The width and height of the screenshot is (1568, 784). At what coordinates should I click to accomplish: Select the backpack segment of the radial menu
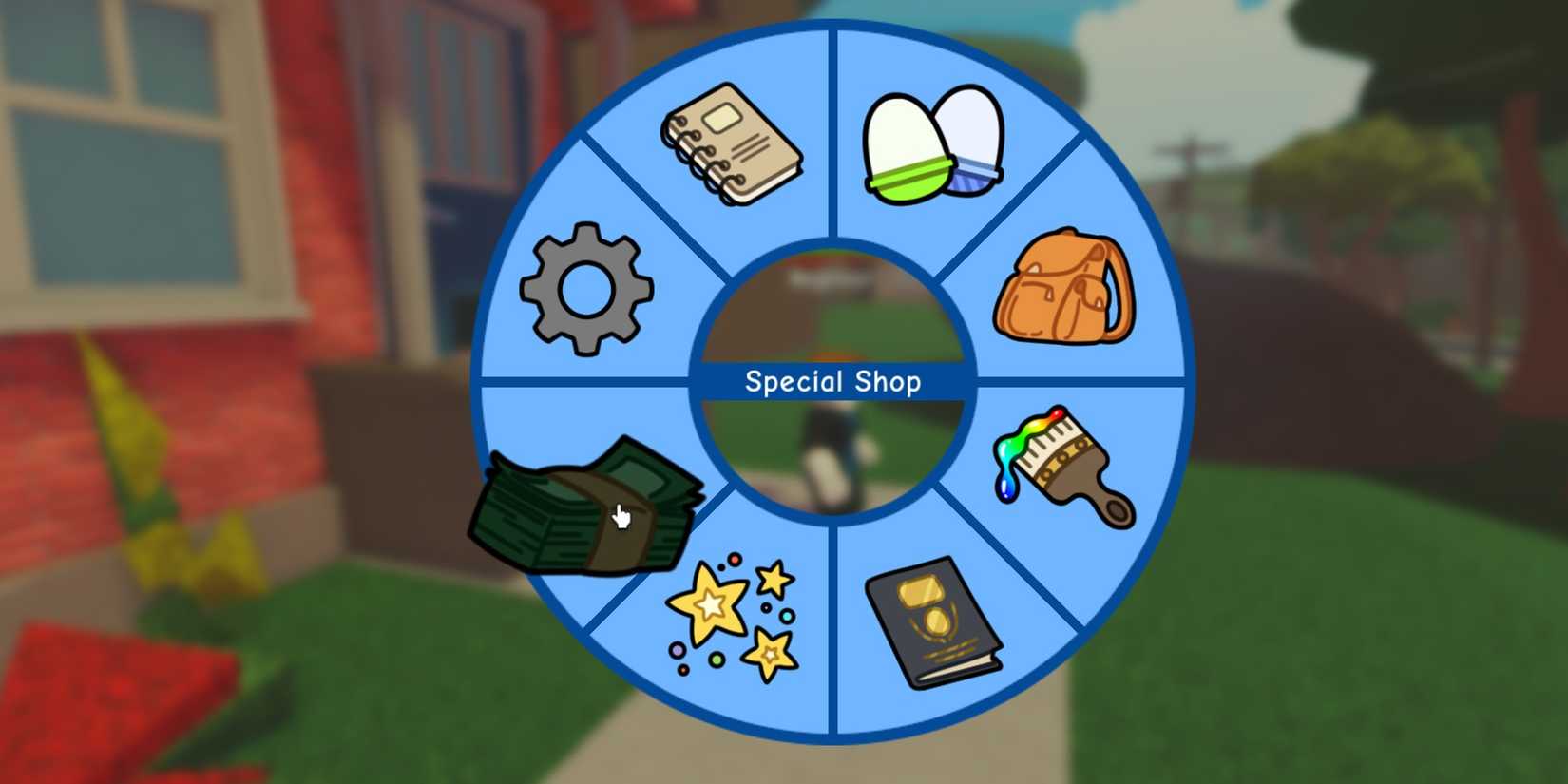click(x=1064, y=285)
